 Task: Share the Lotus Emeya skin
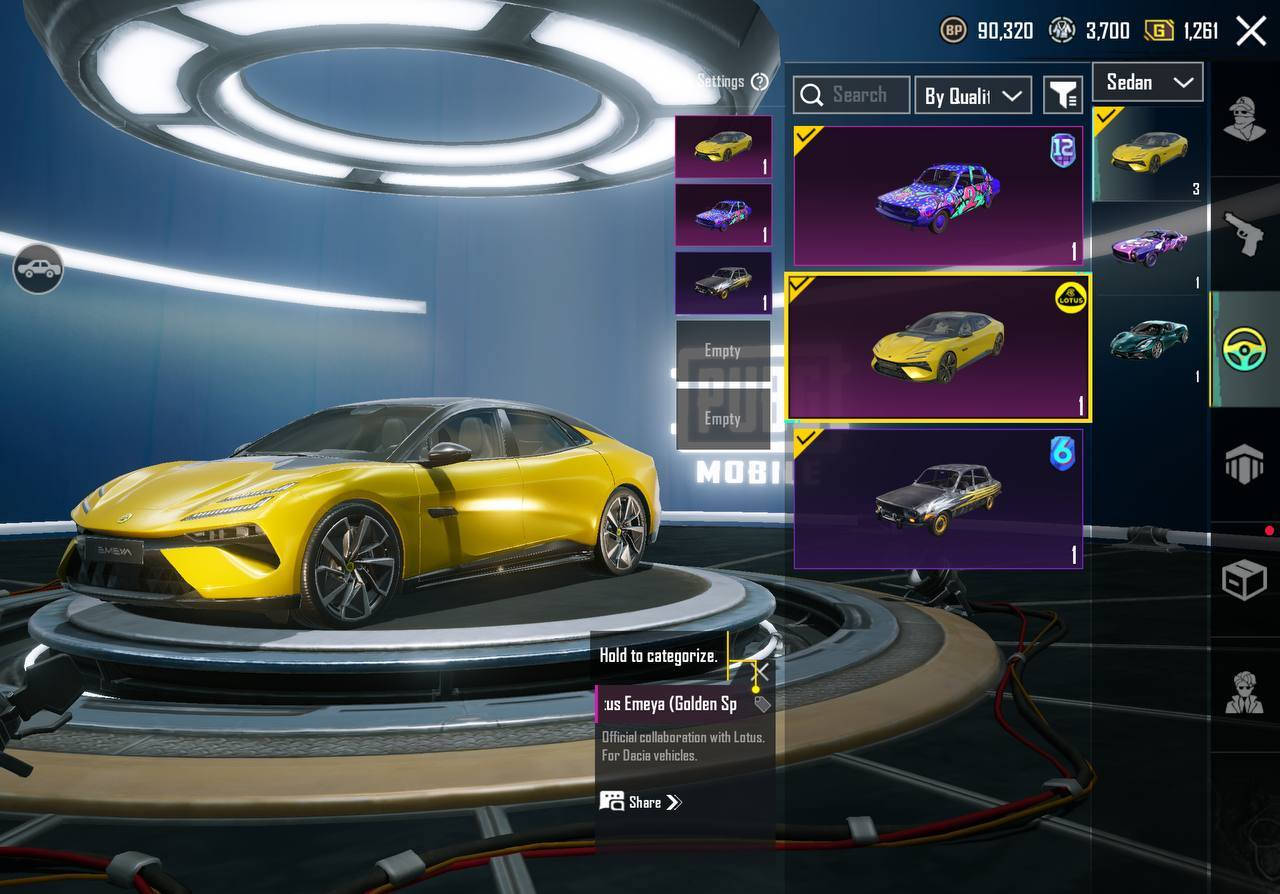641,802
